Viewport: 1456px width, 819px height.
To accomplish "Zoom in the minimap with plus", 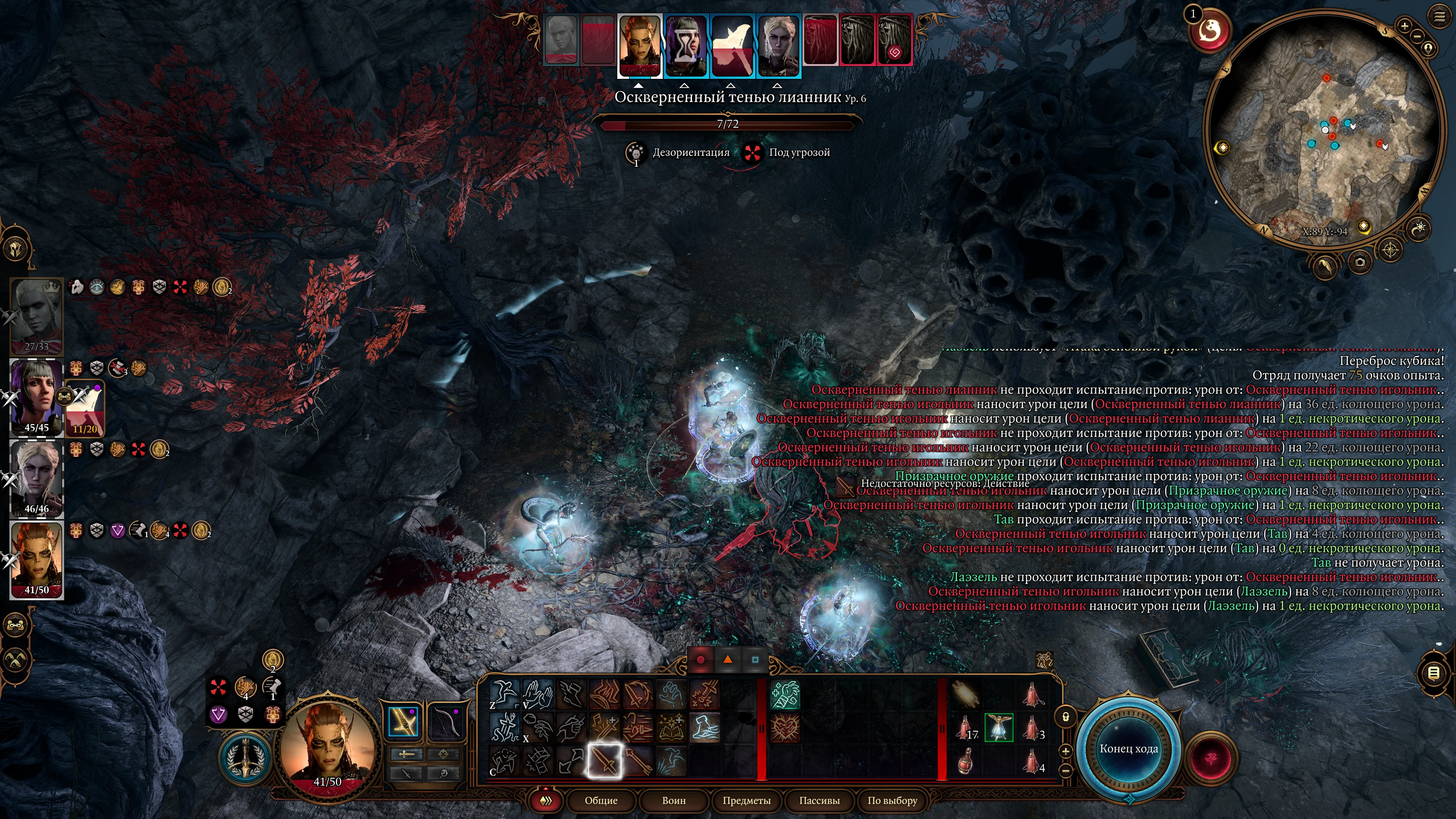I will tap(1404, 26).
